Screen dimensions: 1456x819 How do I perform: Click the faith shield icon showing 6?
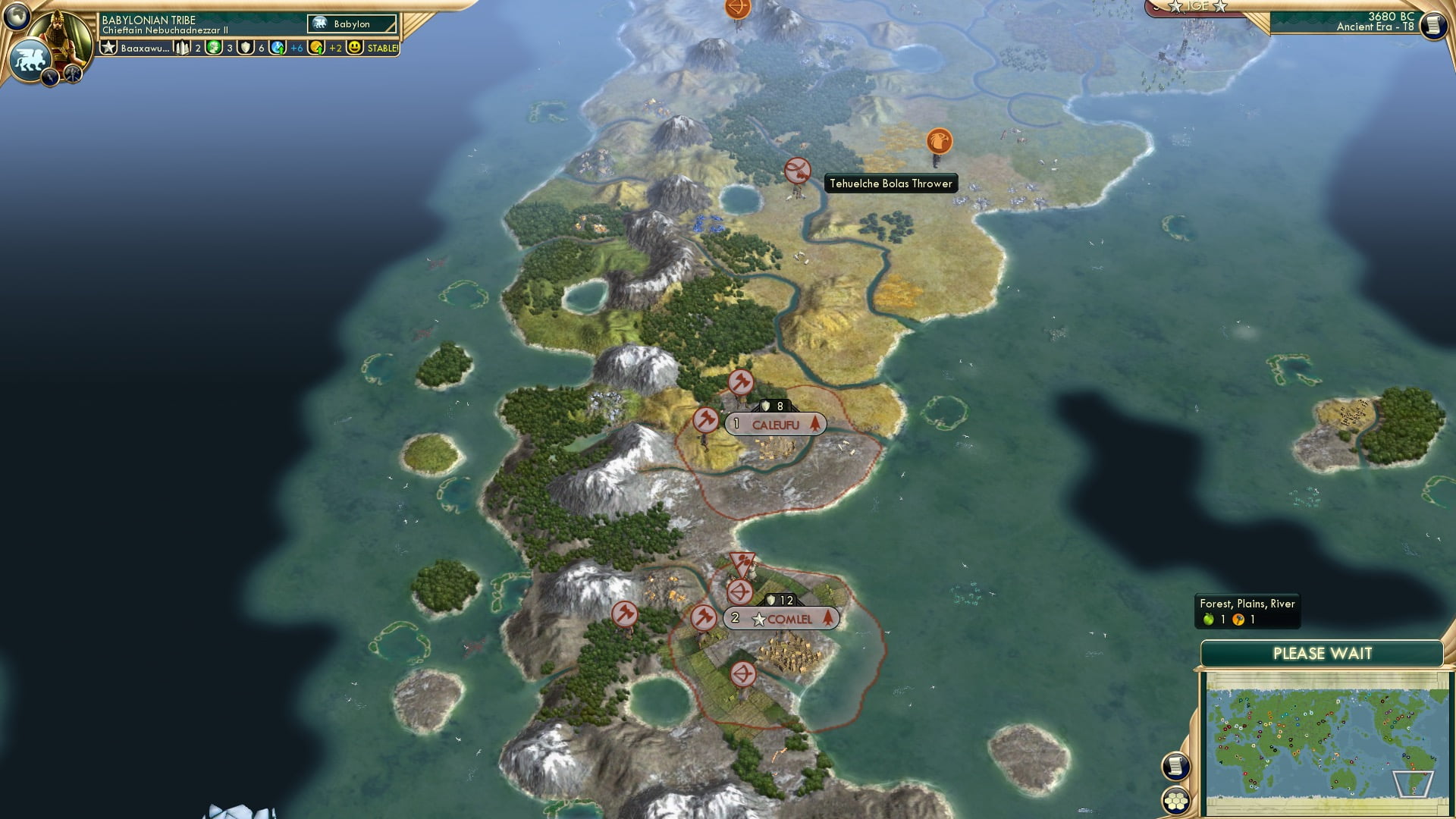(246, 48)
